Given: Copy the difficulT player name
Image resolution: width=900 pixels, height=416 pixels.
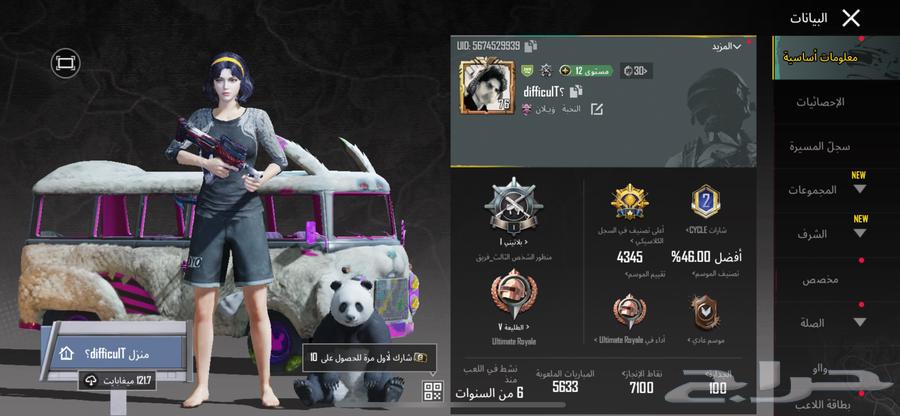Looking at the screenshot, I should pos(577,91).
